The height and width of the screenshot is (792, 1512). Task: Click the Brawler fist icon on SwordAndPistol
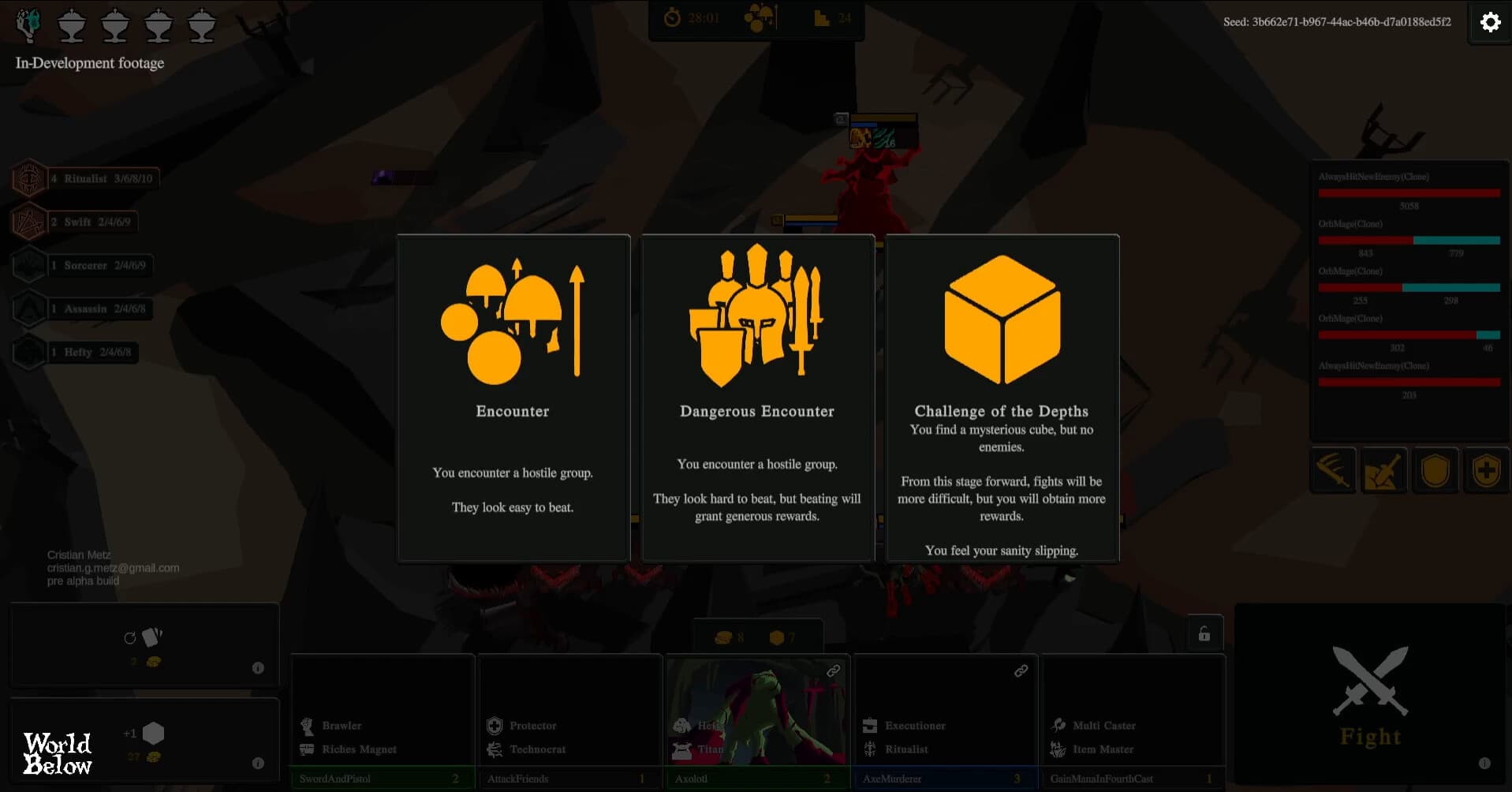tap(308, 725)
